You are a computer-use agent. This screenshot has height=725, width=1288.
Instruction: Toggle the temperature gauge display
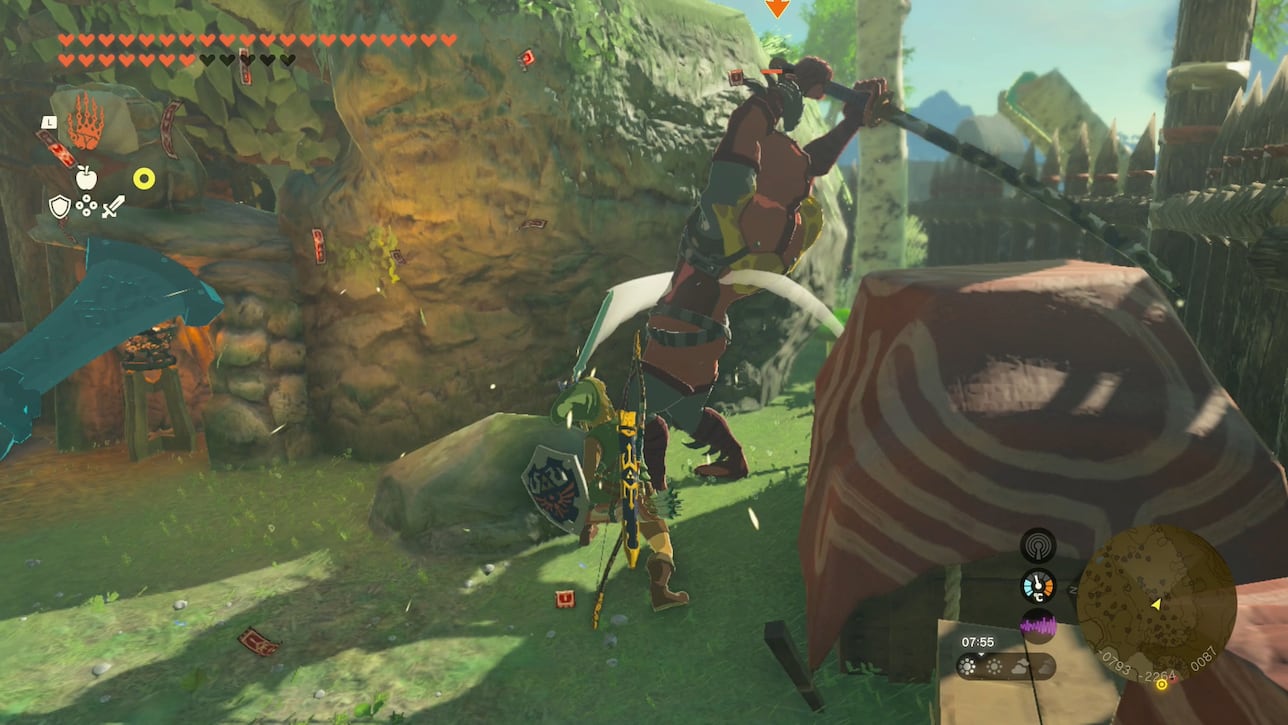click(x=1038, y=585)
